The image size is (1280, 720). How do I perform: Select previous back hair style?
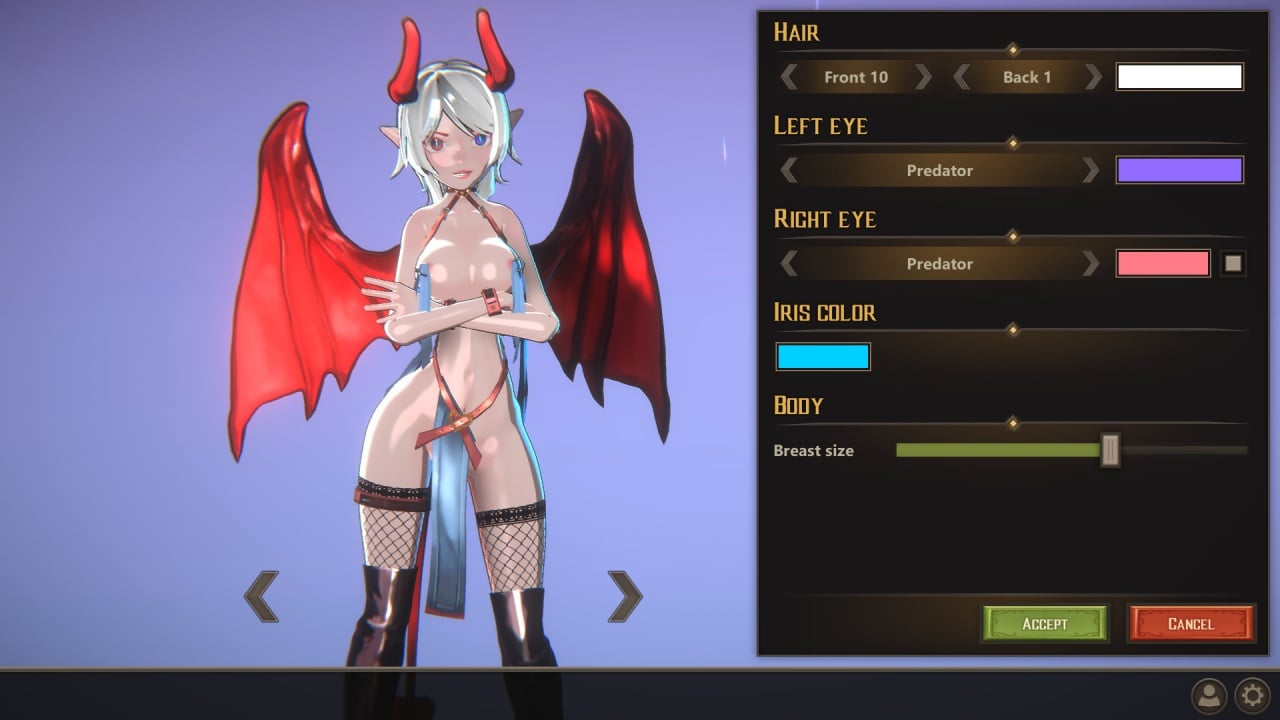[962, 77]
